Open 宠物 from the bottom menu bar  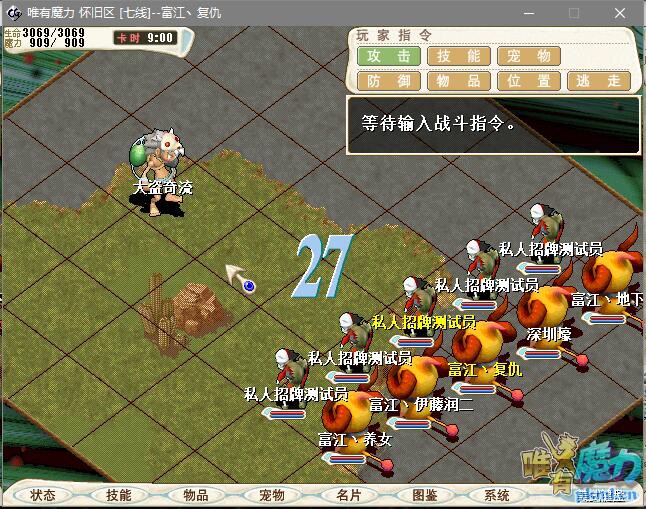(x=271, y=495)
